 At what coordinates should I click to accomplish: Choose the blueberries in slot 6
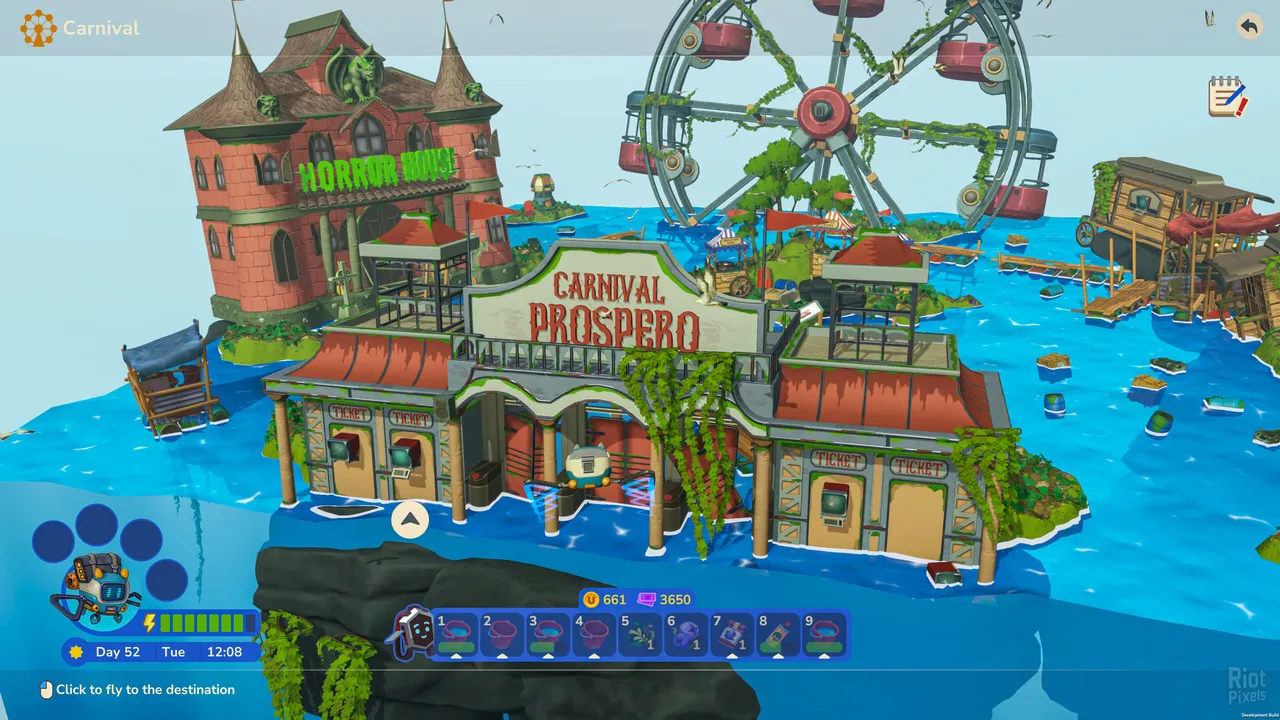(686, 635)
